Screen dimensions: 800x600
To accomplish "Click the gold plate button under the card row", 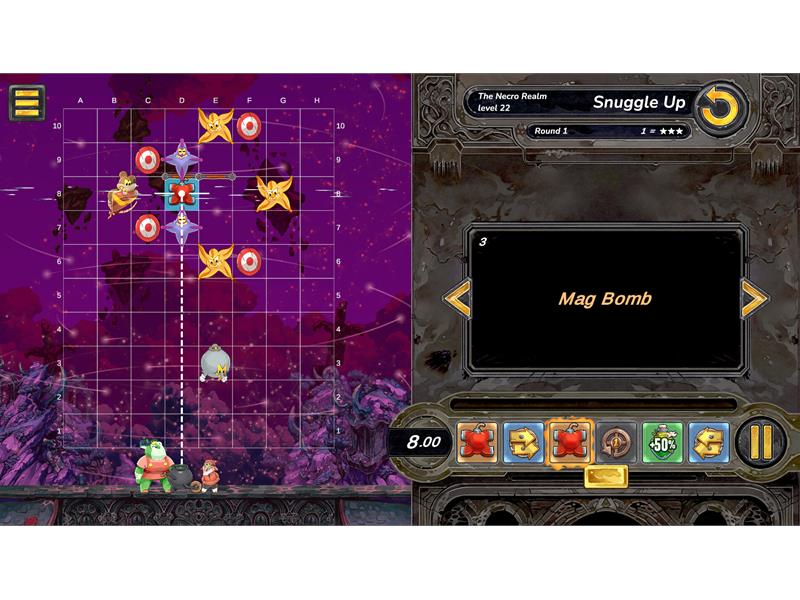I will pyautogui.click(x=605, y=477).
